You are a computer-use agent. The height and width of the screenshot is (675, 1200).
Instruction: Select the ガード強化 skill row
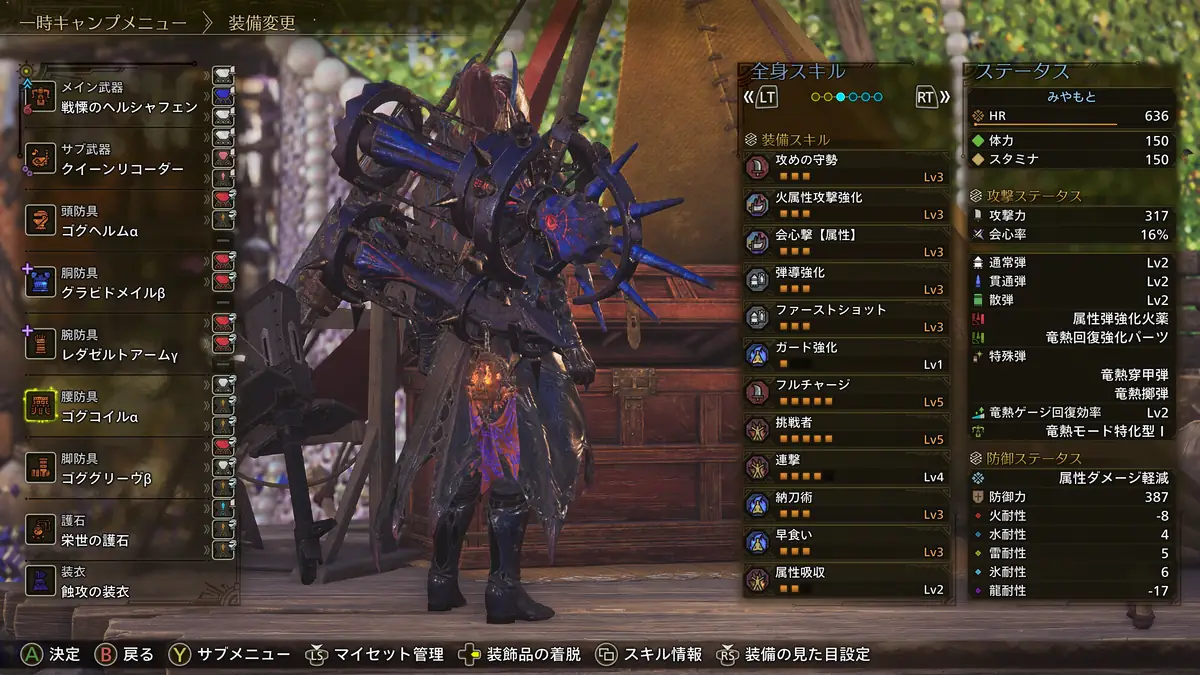(x=845, y=355)
